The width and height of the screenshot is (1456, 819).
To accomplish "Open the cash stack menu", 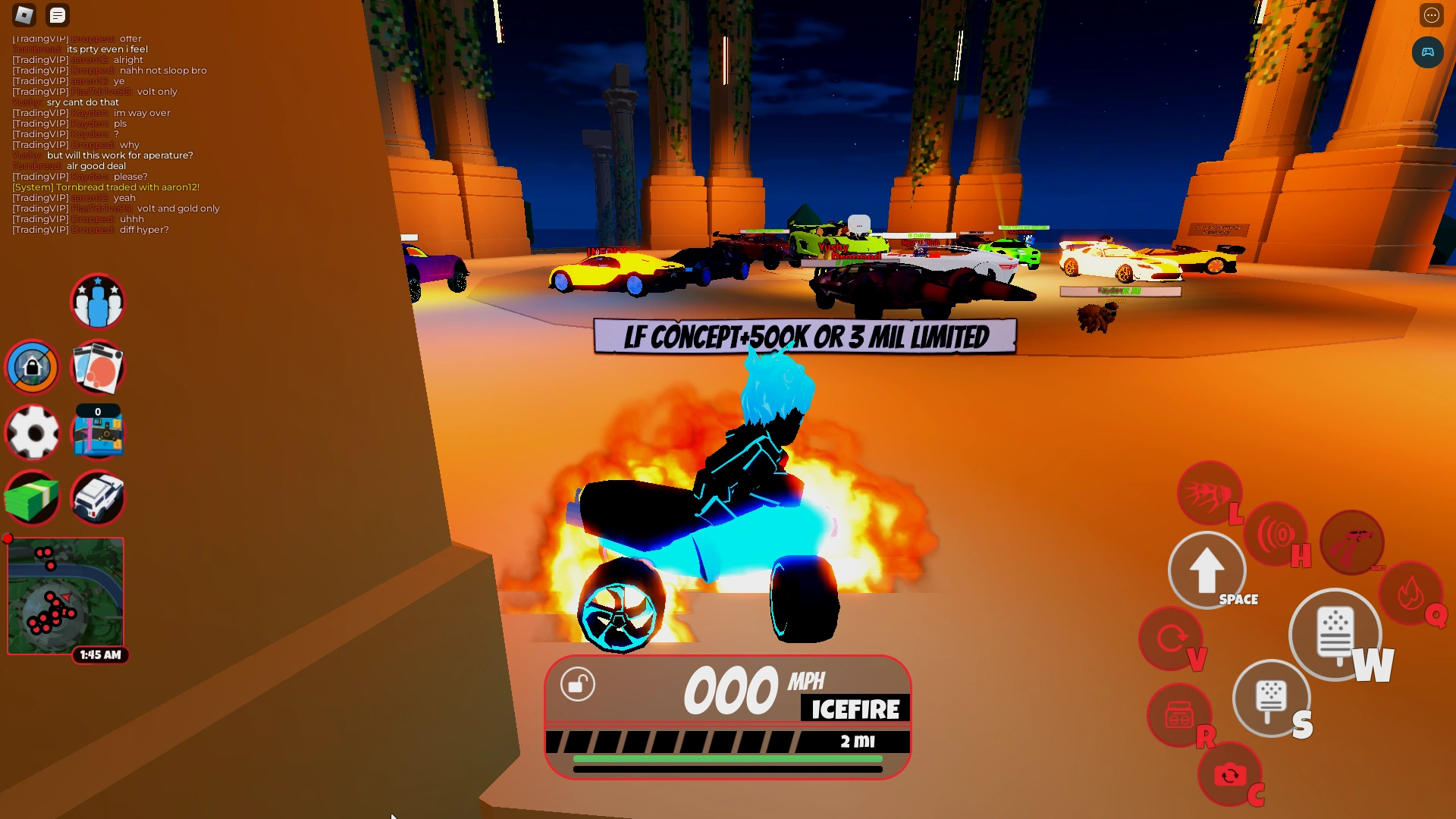I will 32,498.
